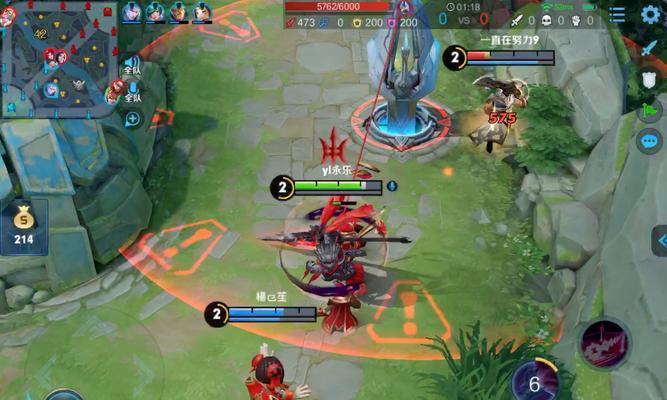Open the gold shop with 214 coins
This screenshot has width=667, height=400.
coord(23,224)
